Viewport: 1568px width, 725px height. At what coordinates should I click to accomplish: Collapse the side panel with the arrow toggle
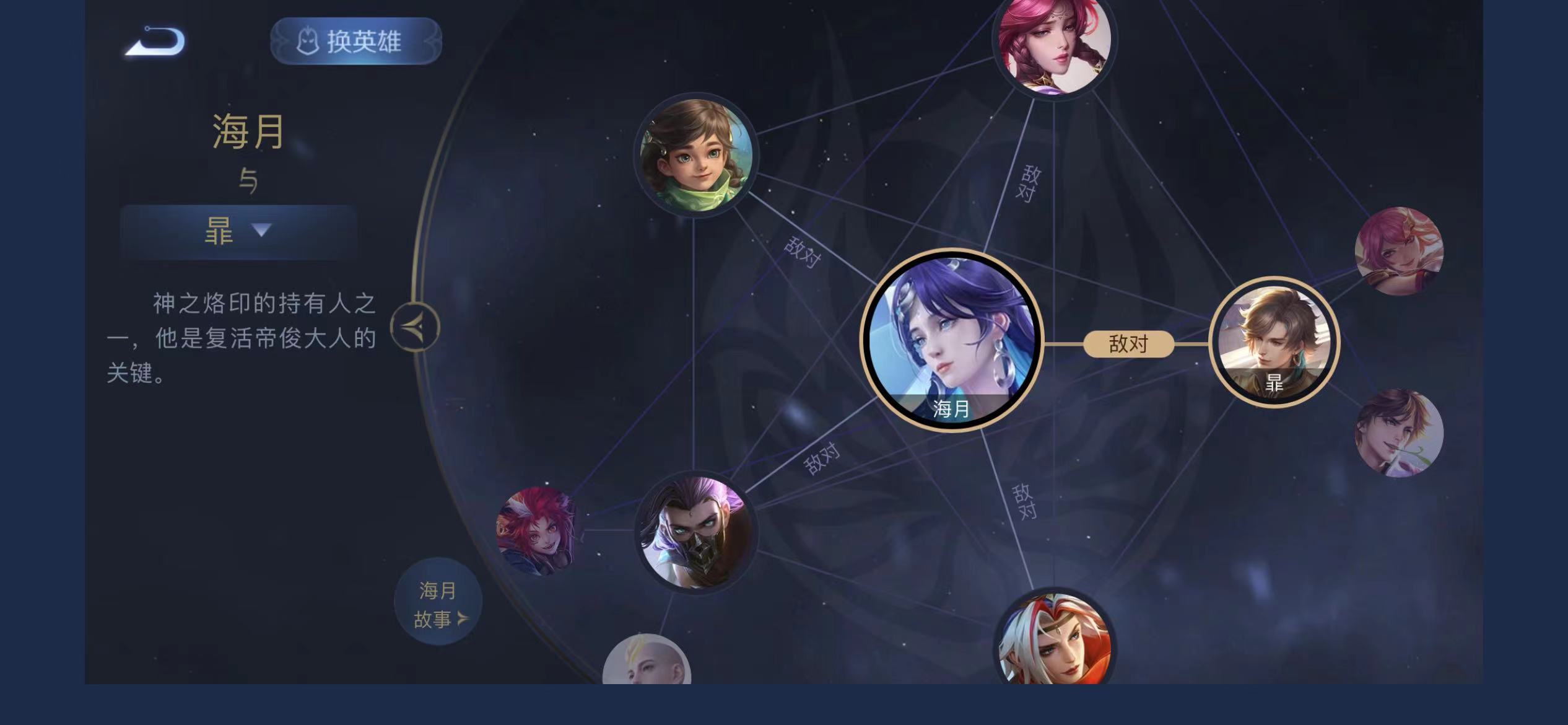[x=415, y=327]
